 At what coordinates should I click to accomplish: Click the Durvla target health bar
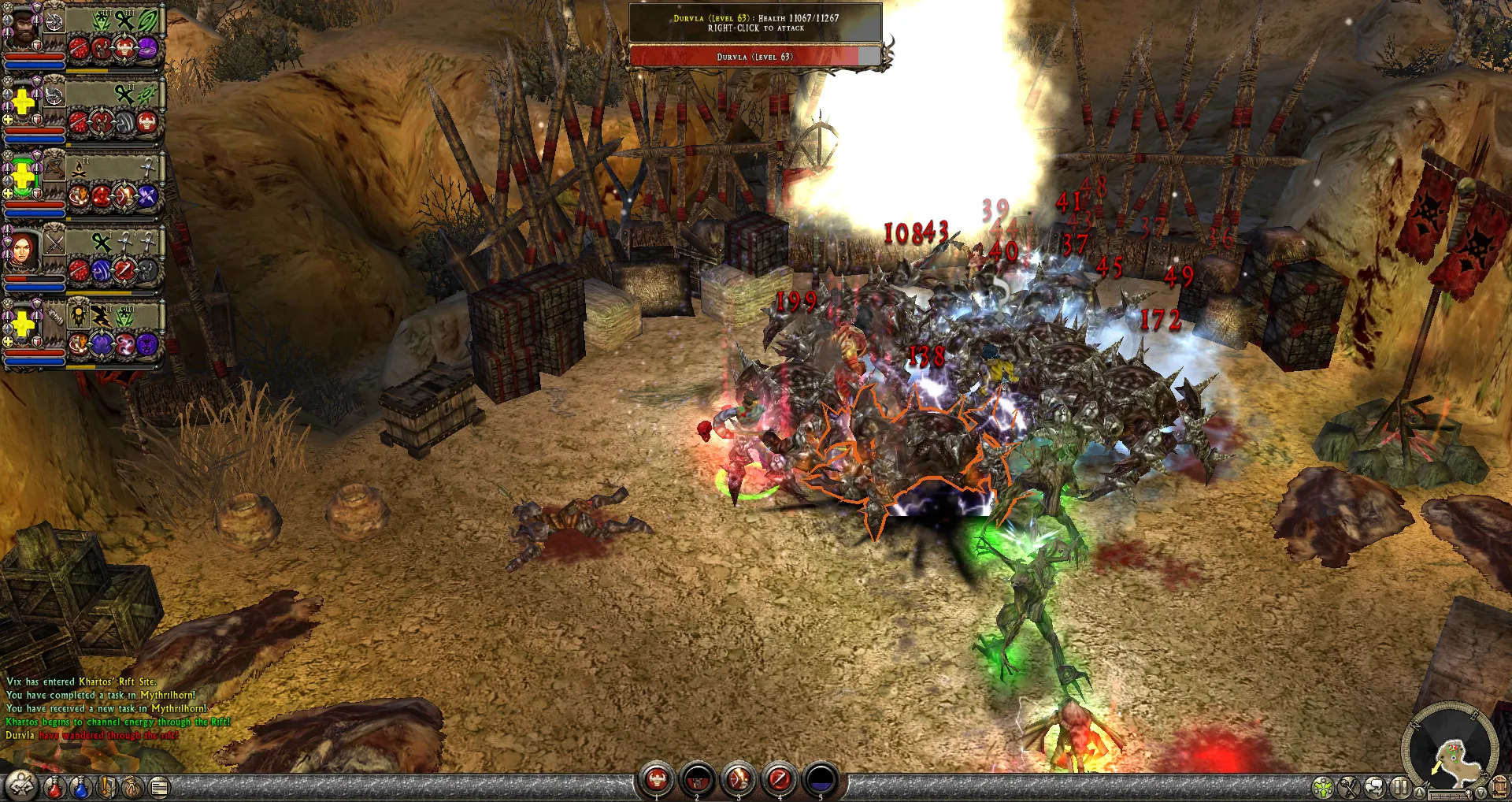[x=754, y=57]
